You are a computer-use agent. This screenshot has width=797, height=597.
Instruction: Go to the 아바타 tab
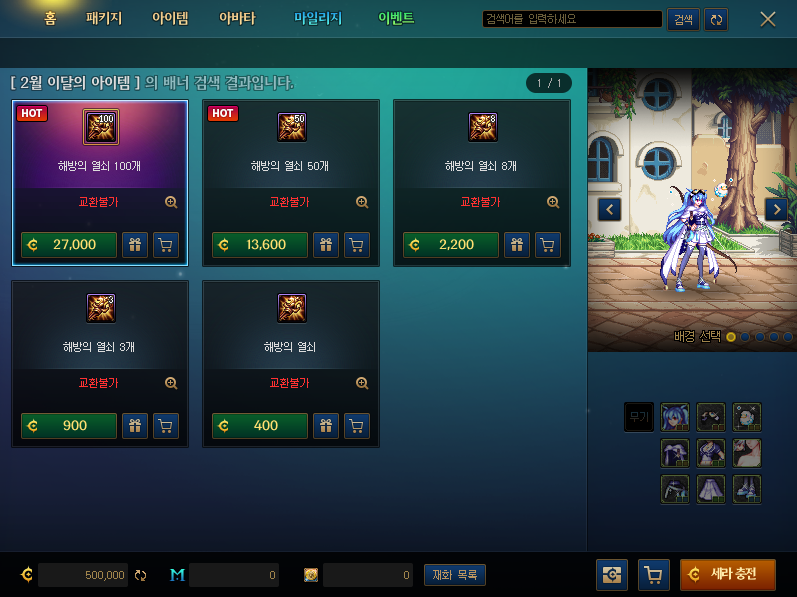click(237, 18)
